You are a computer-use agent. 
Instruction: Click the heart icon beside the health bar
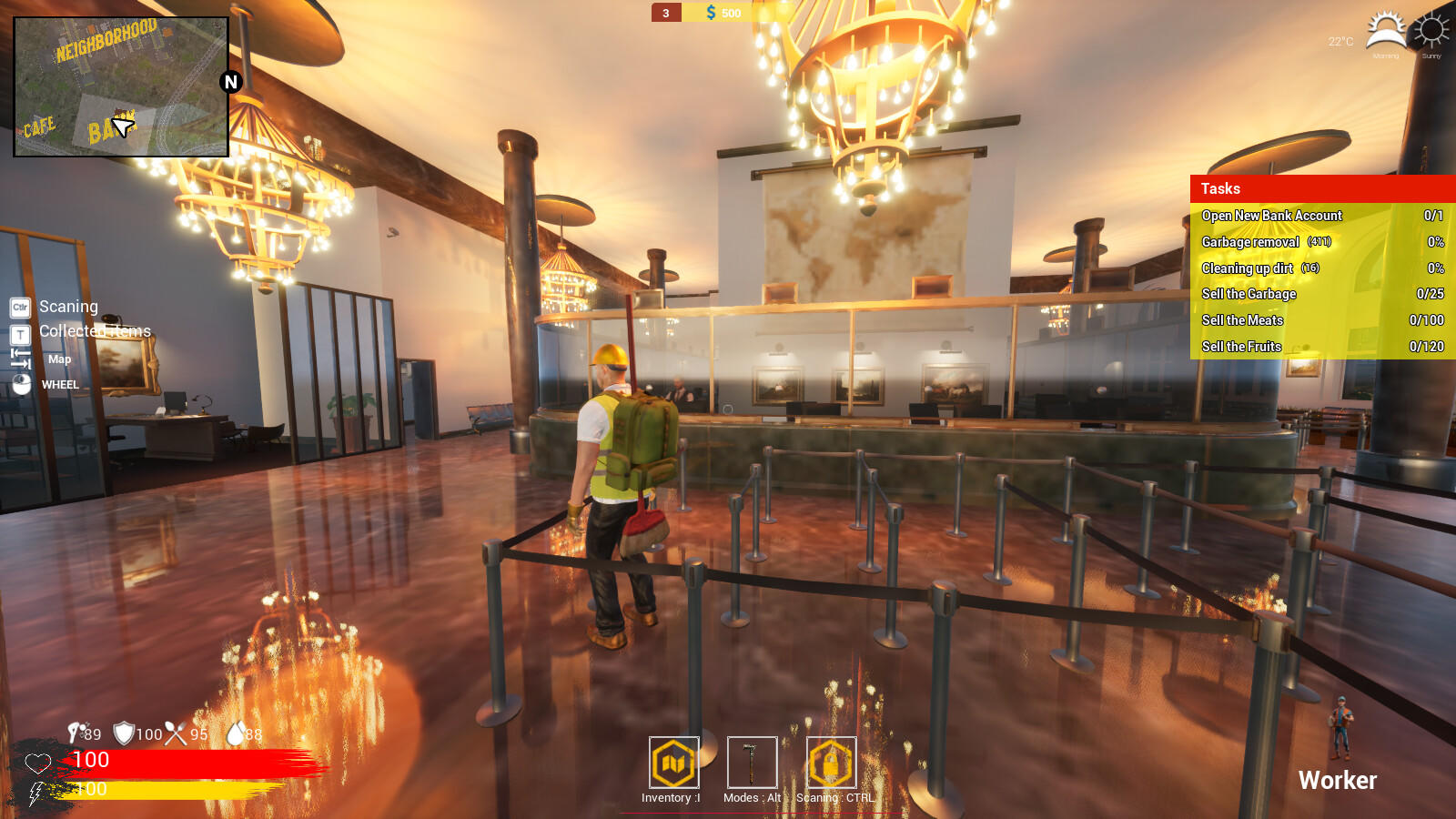tap(37, 762)
